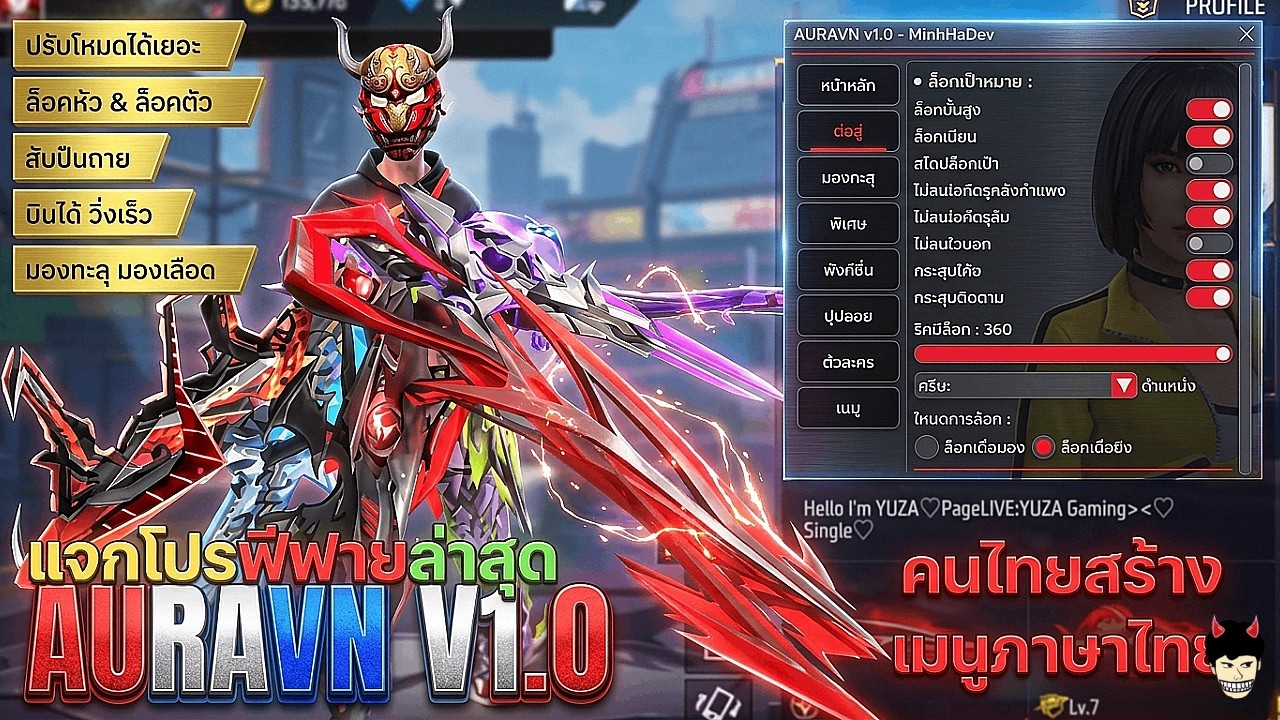The width and height of the screenshot is (1280, 720).
Task: Adjust the ริคมีล็อก 360 slider
Action: click(1070, 354)
